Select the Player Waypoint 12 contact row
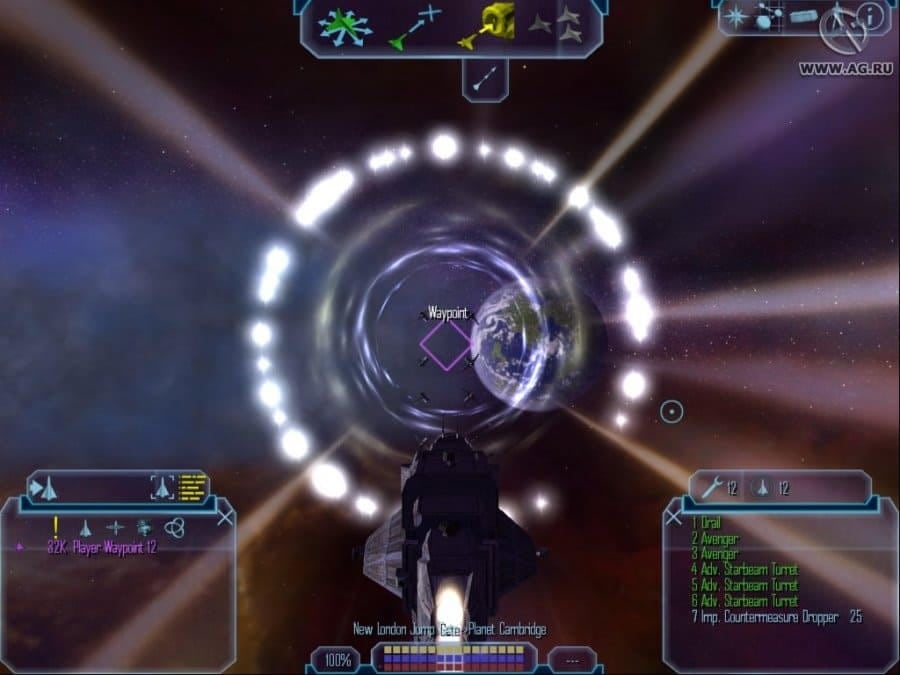 [102, 548]
